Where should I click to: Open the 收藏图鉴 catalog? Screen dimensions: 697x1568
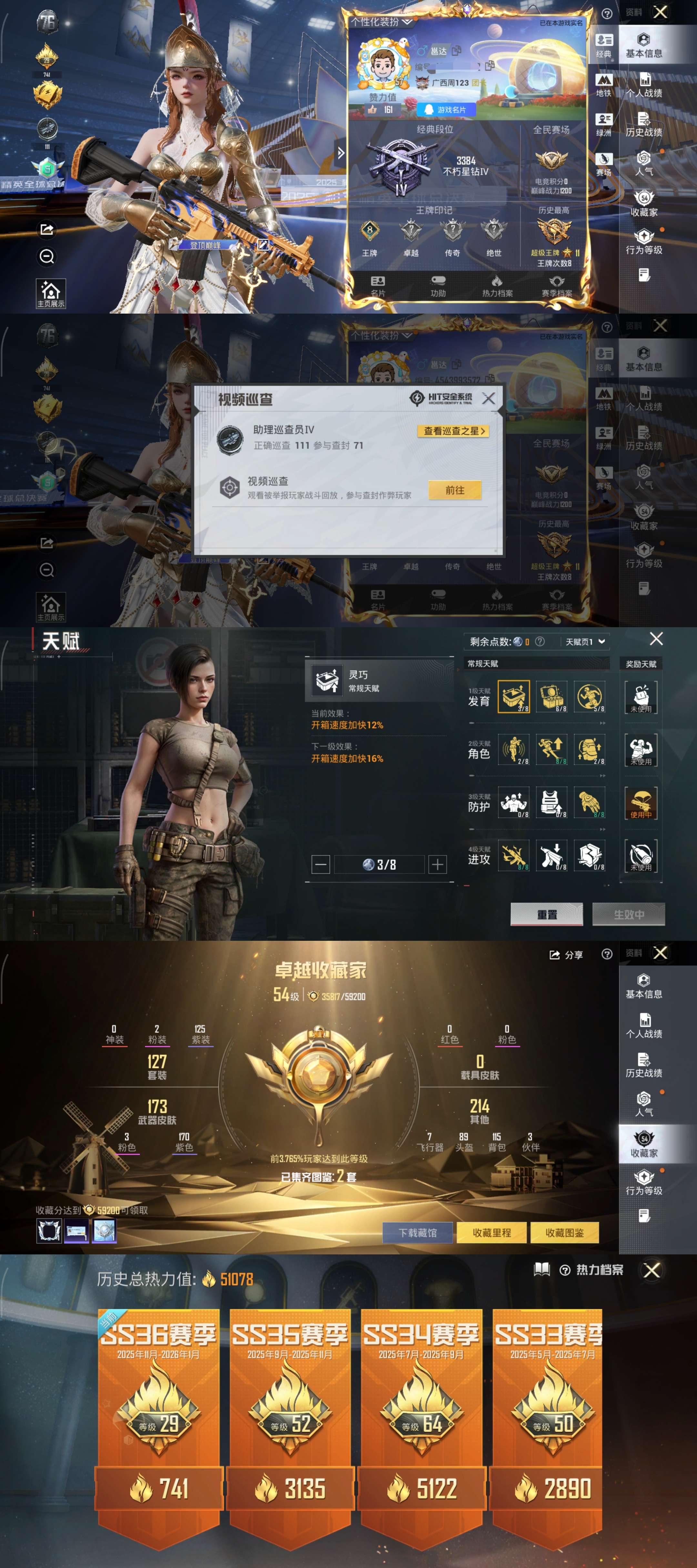(564, 1232)
